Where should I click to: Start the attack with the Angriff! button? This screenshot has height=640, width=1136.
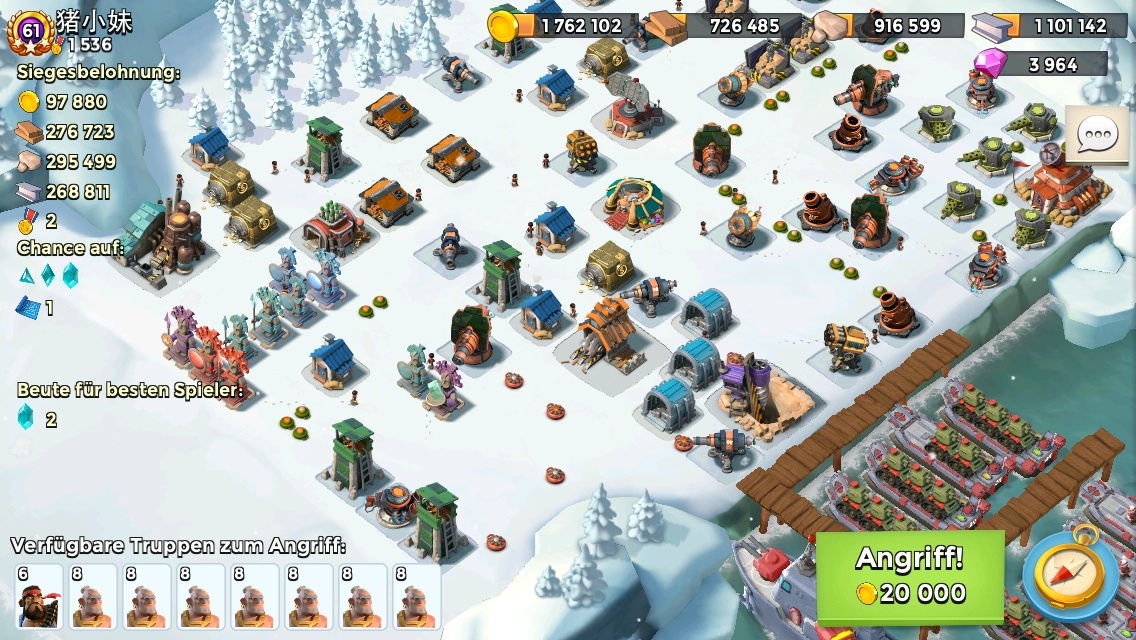point(910,577)
